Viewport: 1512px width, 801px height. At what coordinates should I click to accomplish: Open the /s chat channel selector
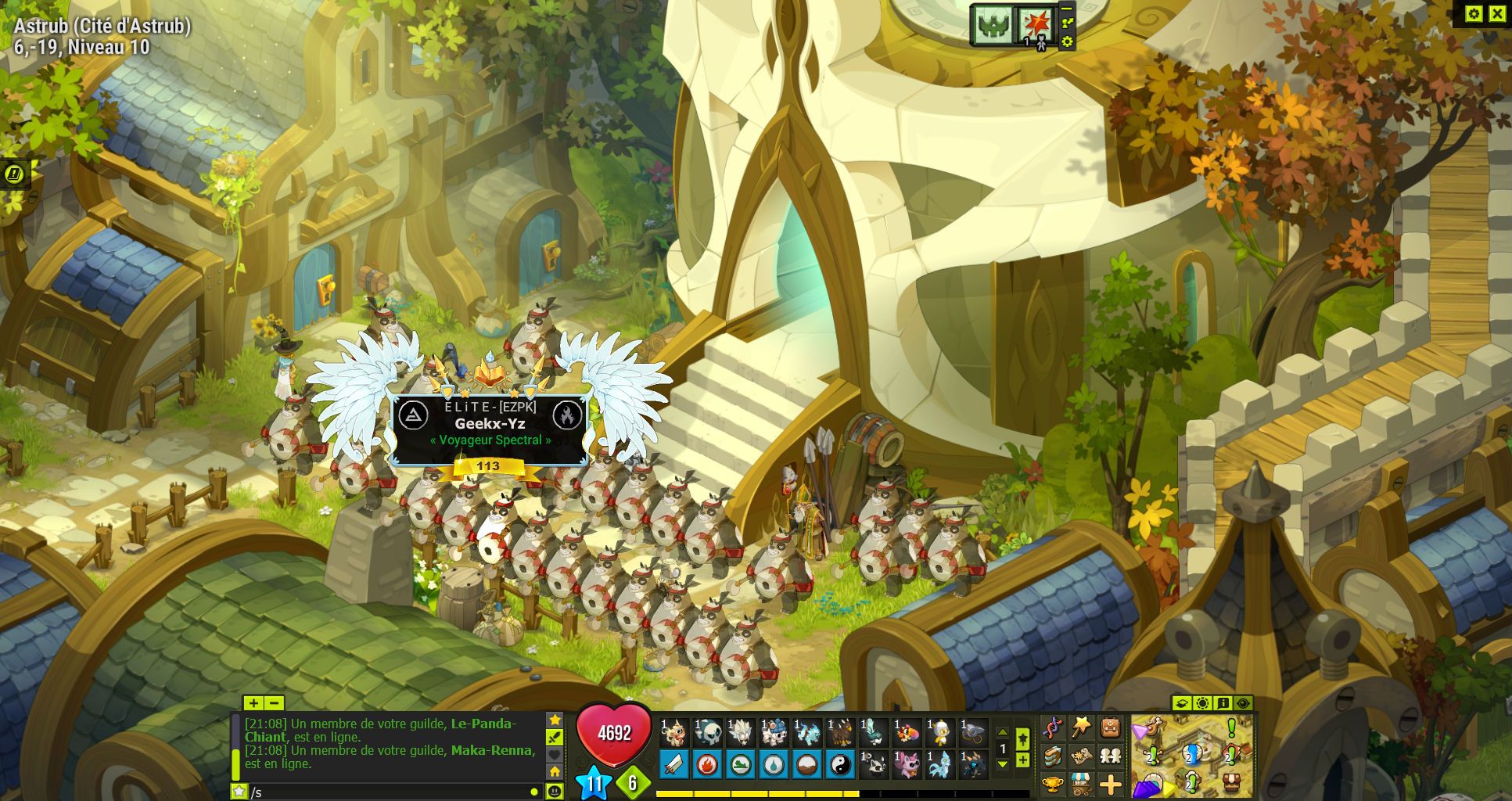click(x=239, y=792)
